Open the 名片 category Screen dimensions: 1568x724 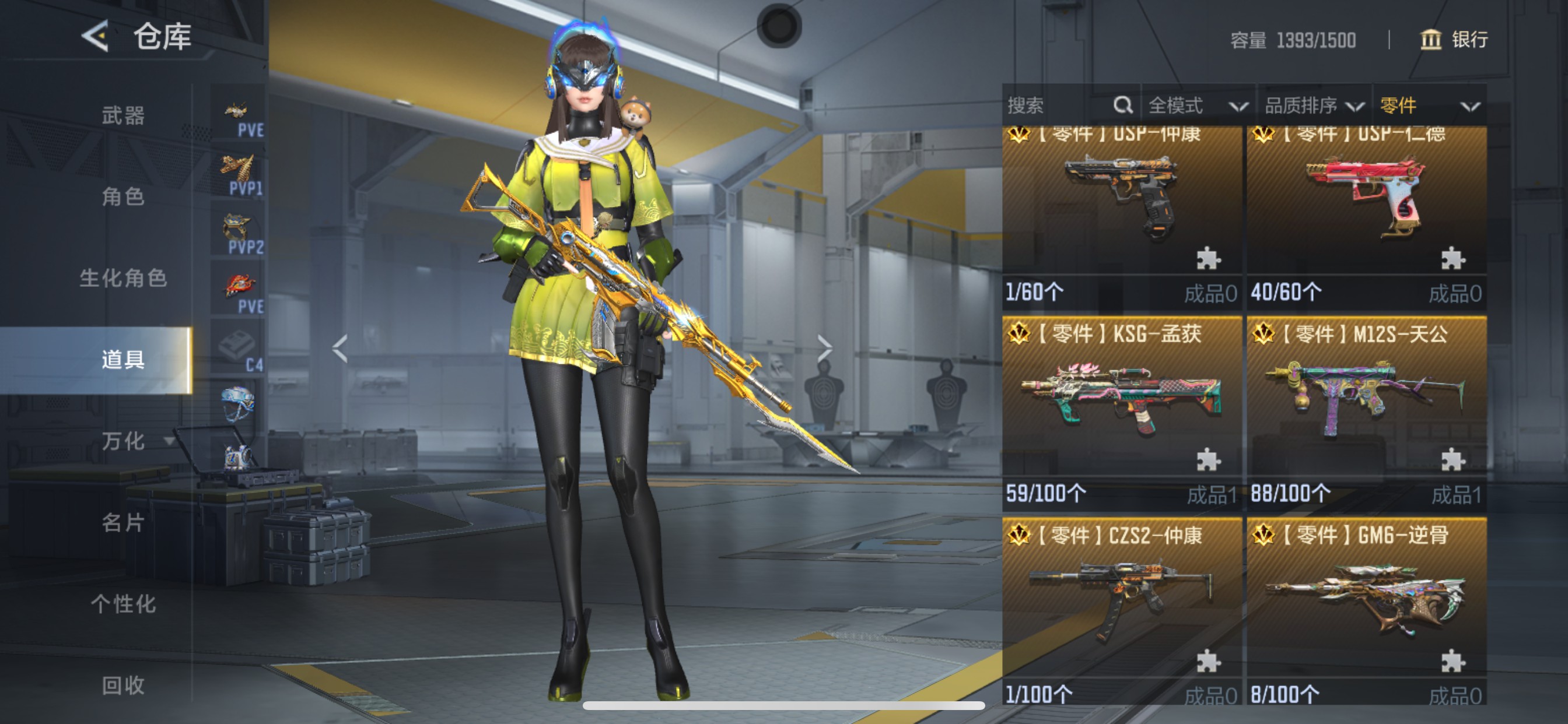123,522
